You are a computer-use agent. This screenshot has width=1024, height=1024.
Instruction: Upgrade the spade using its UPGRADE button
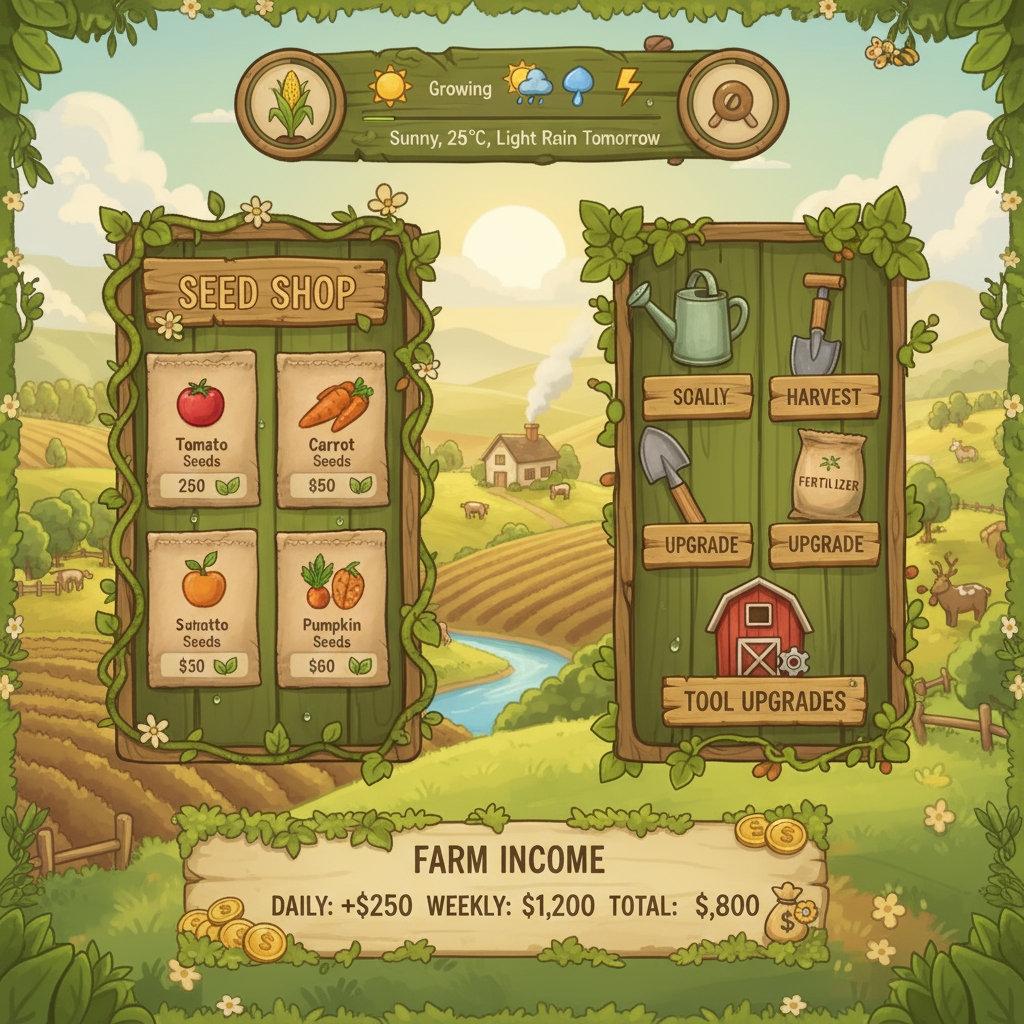pyautogui.click(x=697, y=545)
